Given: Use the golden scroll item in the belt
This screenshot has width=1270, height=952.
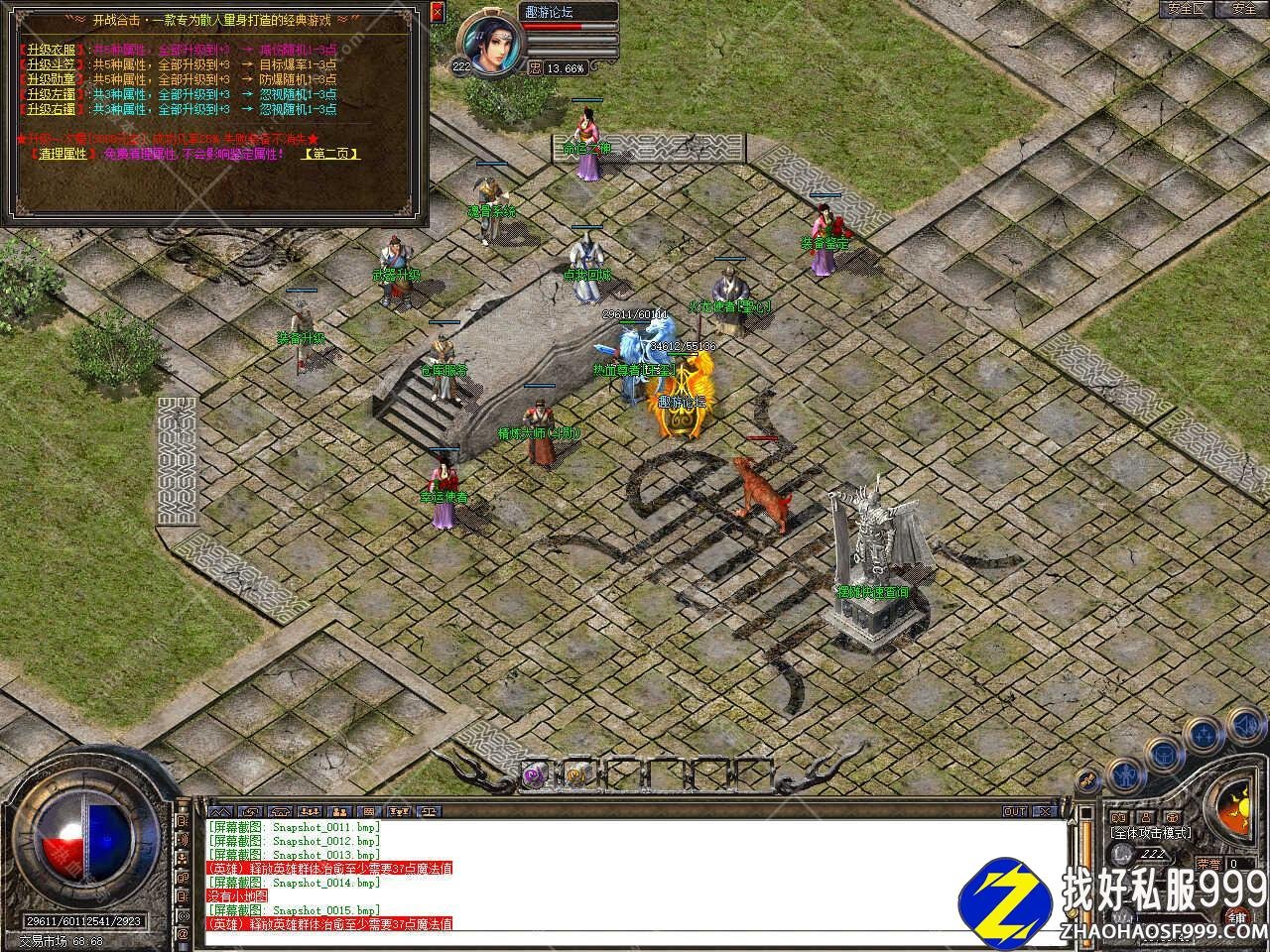Looking at the screenshot, I should 575,774.
